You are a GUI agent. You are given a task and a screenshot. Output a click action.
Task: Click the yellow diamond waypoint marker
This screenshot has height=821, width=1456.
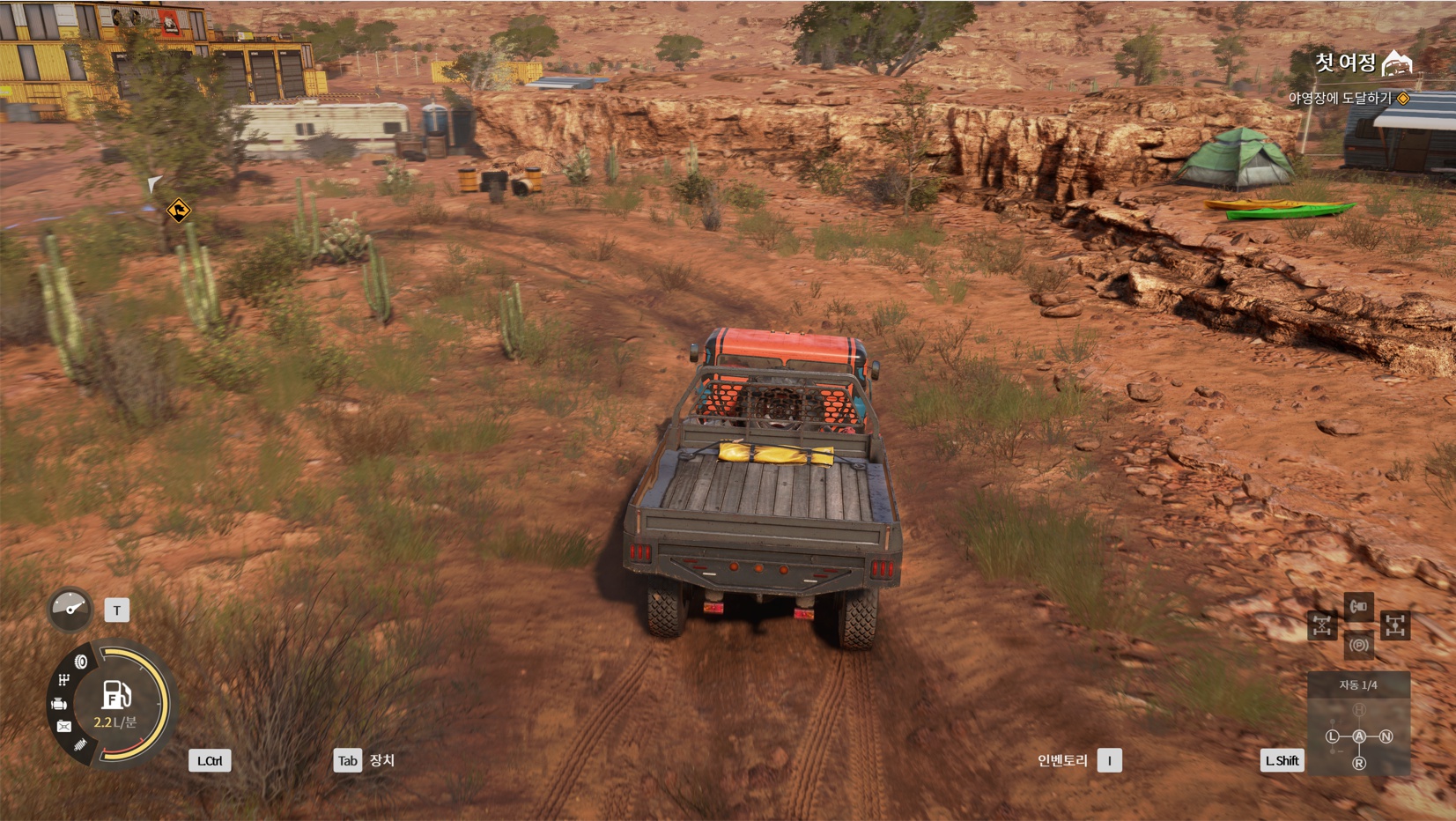coord(178,211)
